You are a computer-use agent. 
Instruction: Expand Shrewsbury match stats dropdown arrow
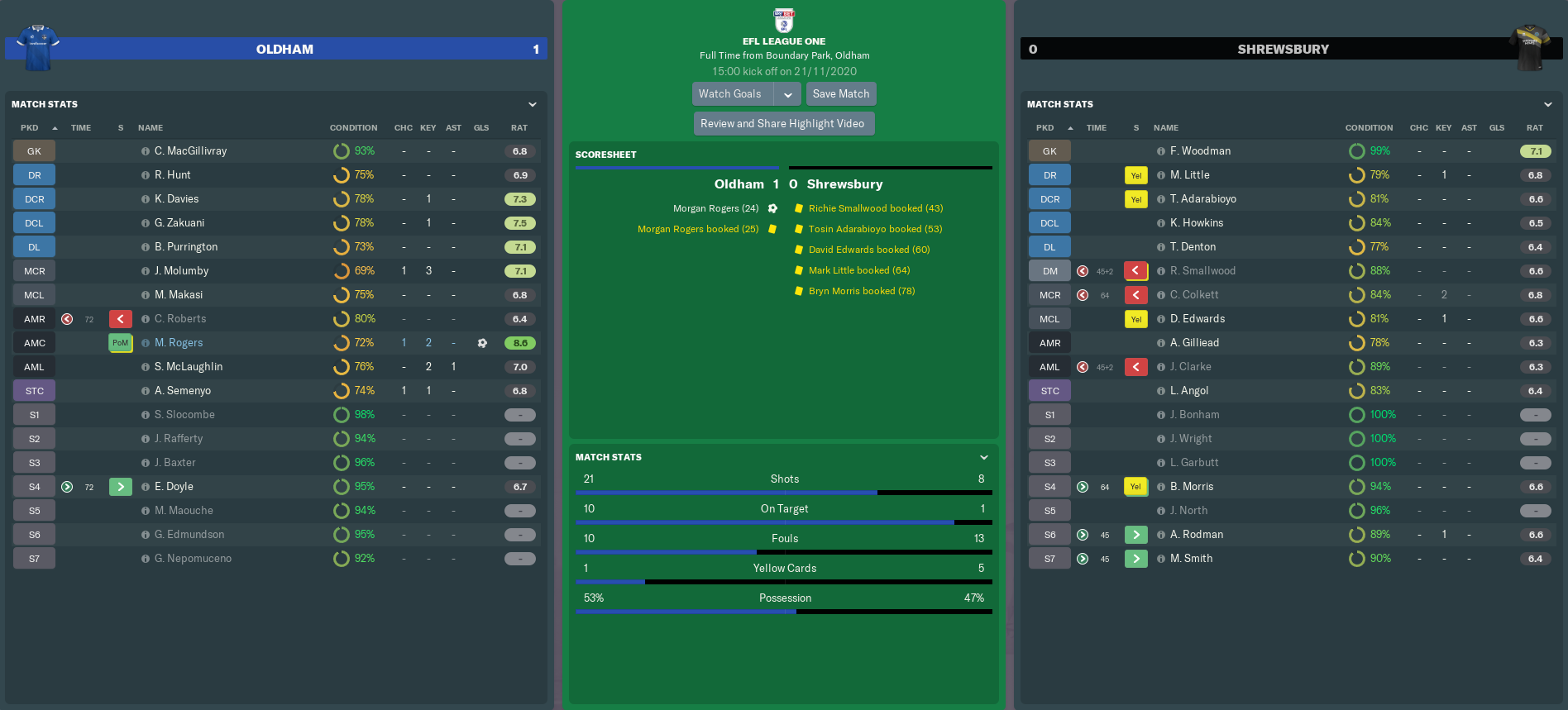pyautogui.click(x=1548, y=104)
